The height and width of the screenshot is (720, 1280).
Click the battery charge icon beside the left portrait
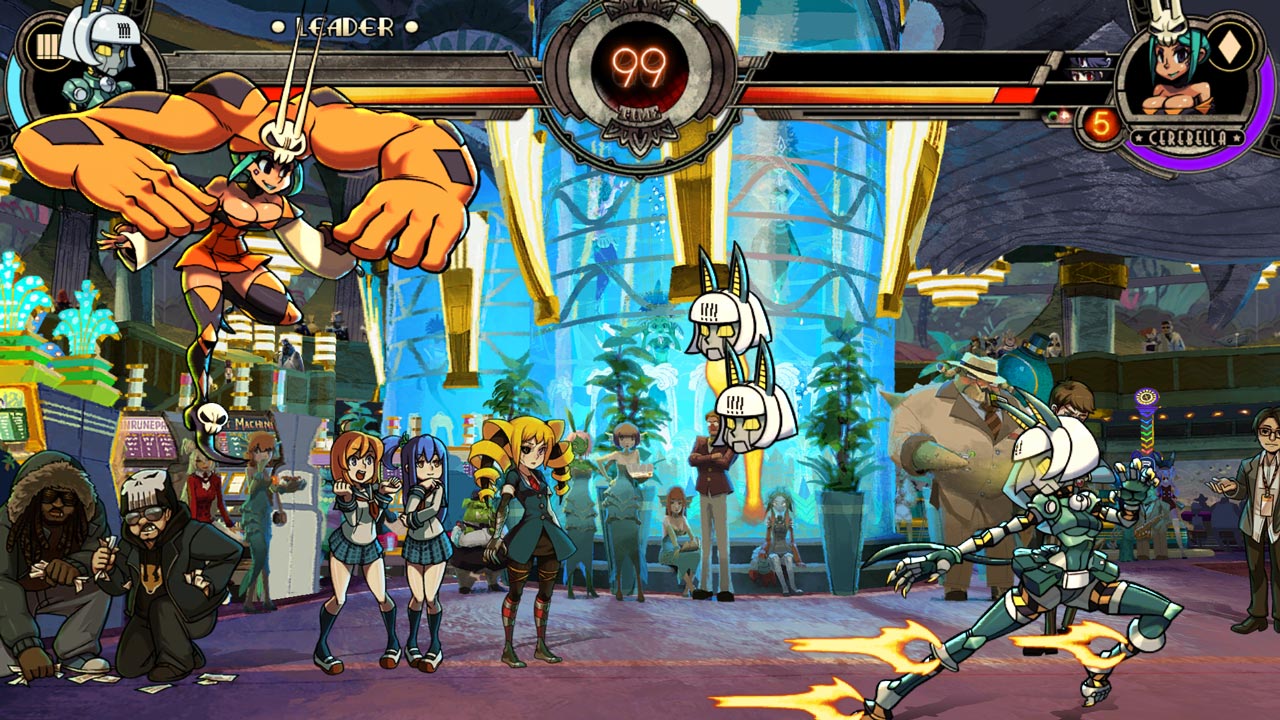pos(47,47)
